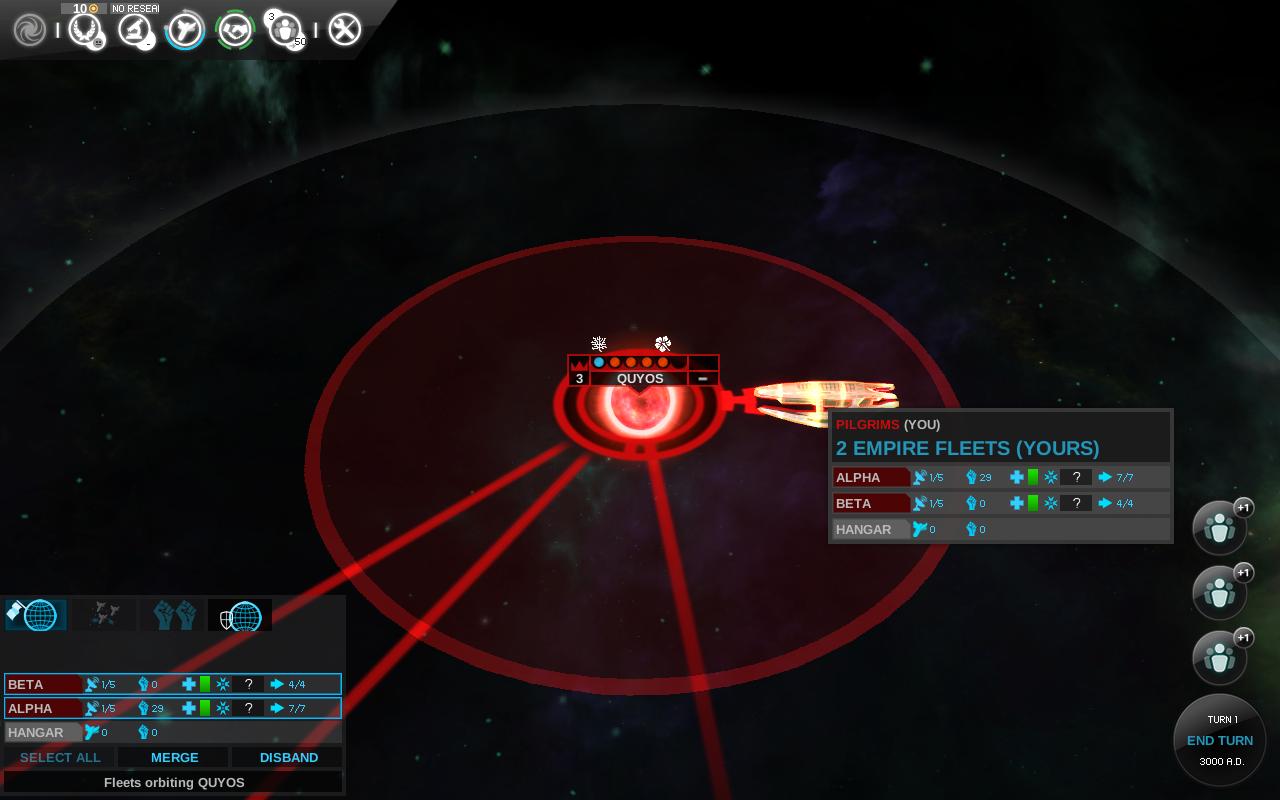1280x800 pixels.
Task: Open the Empire laurel wreath screen
Action: [85, 30]
